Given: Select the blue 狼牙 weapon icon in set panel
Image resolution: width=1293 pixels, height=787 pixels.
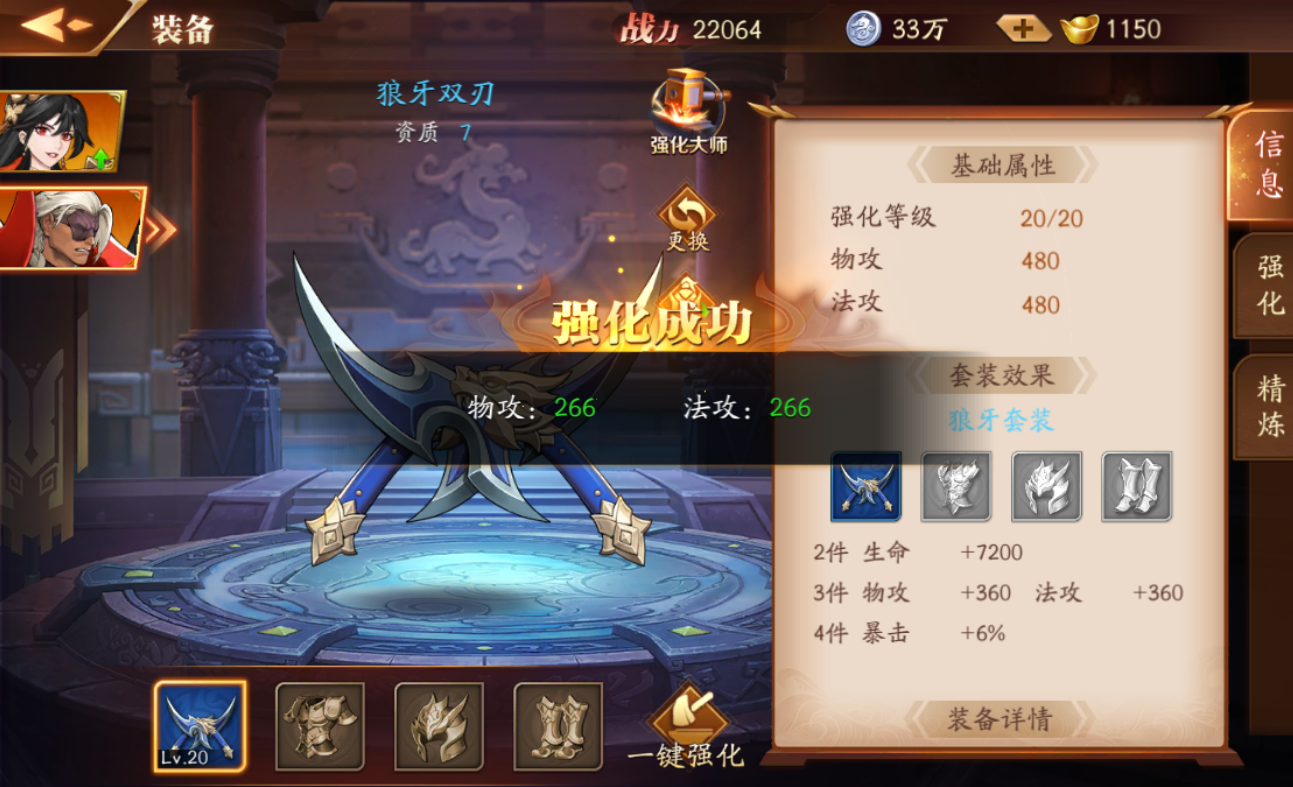Looking at the screenshot, I should coord(866,489).
